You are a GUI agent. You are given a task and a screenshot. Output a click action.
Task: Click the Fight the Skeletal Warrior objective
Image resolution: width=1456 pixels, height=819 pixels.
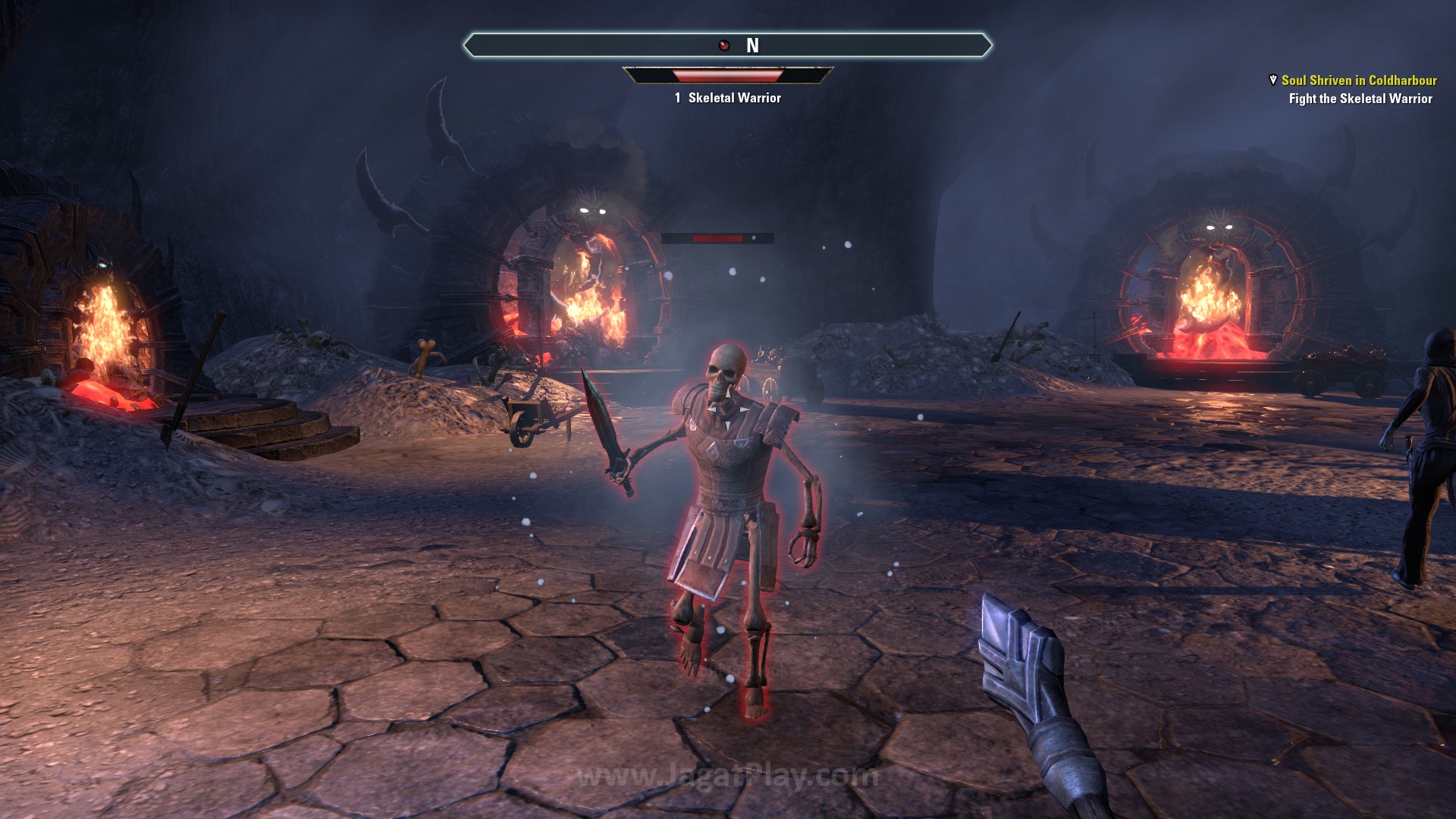(1360, 99)
